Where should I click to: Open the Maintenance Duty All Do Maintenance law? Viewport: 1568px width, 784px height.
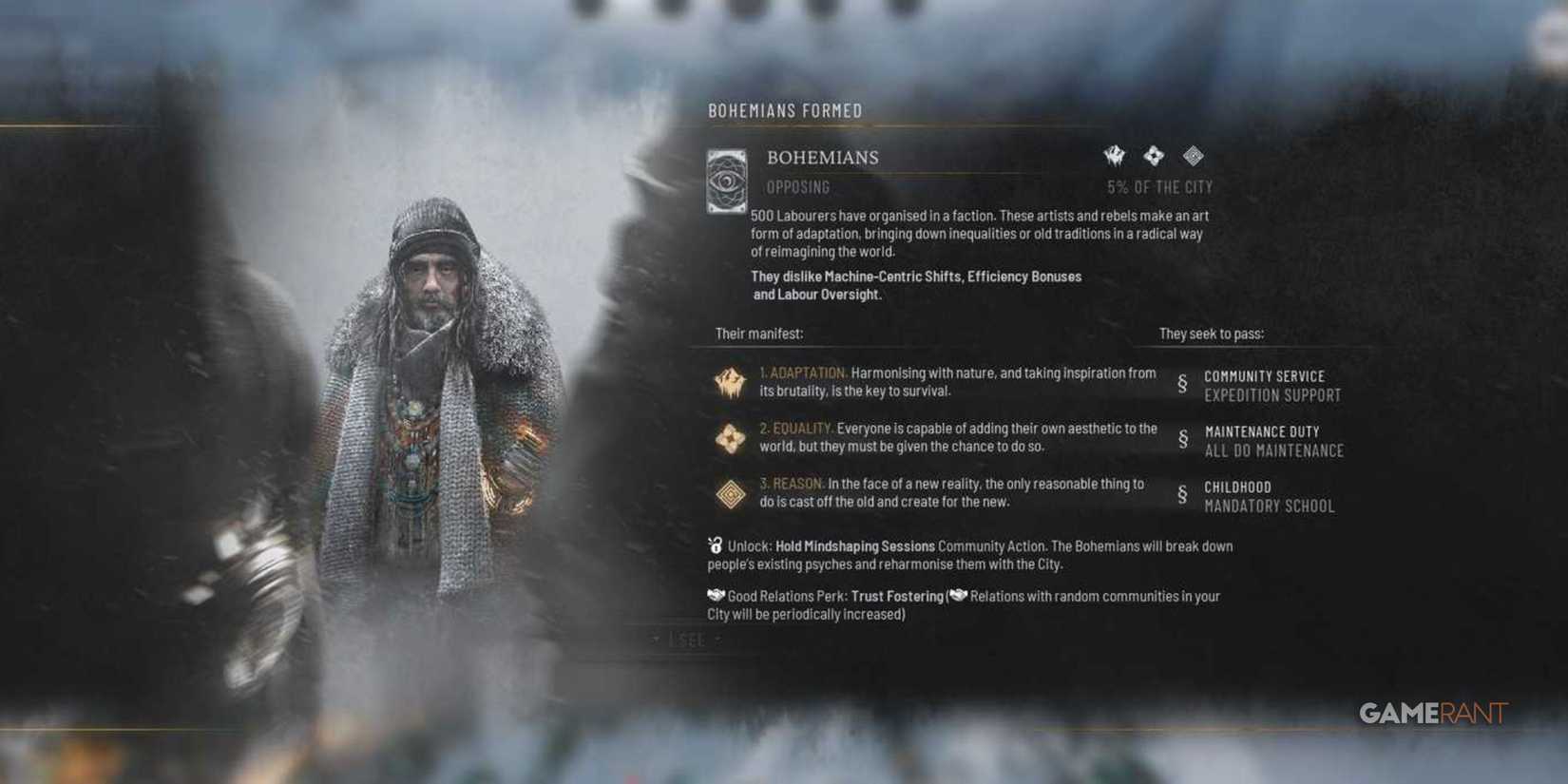(1273, 441)
